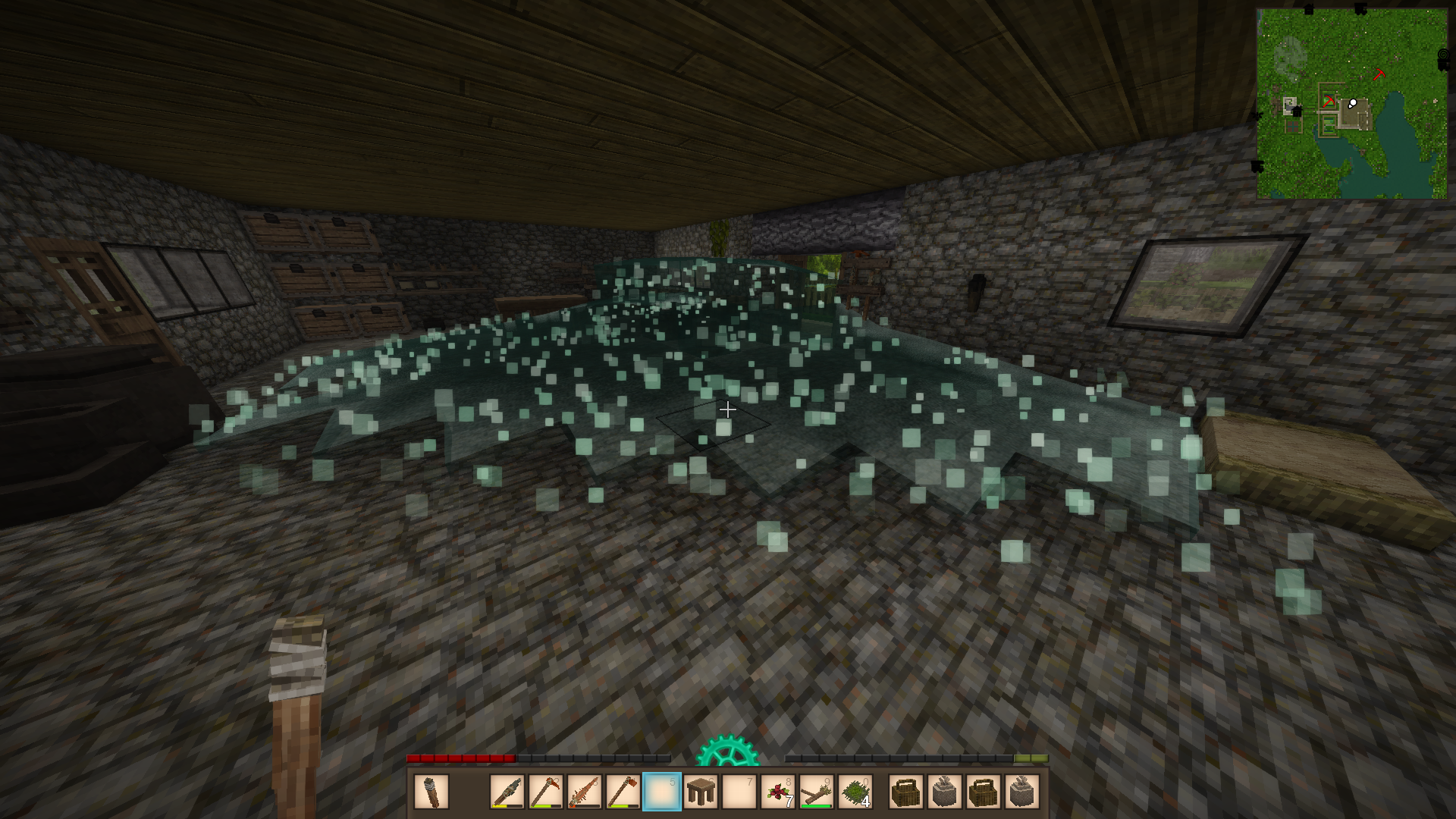Choose the pickaxe in hotbar slot 2
The width and height of the screenshot is (1456, 819).
[x=545, y=792]
